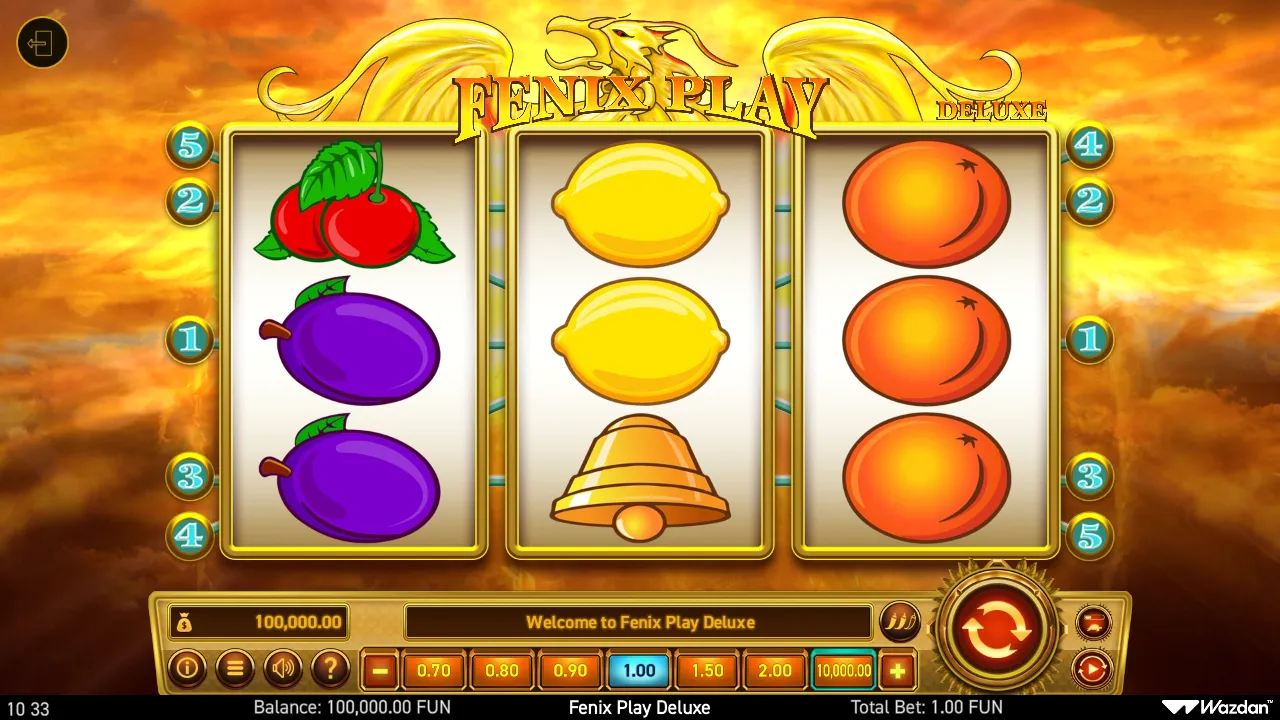Select payline number 1 on the right

pos(1089,339)
